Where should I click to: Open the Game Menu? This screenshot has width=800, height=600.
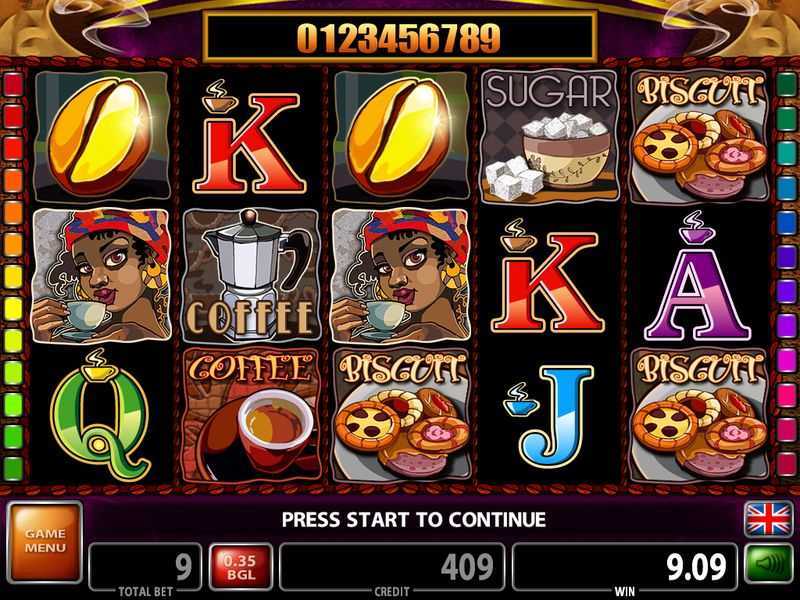pos(44,541)
